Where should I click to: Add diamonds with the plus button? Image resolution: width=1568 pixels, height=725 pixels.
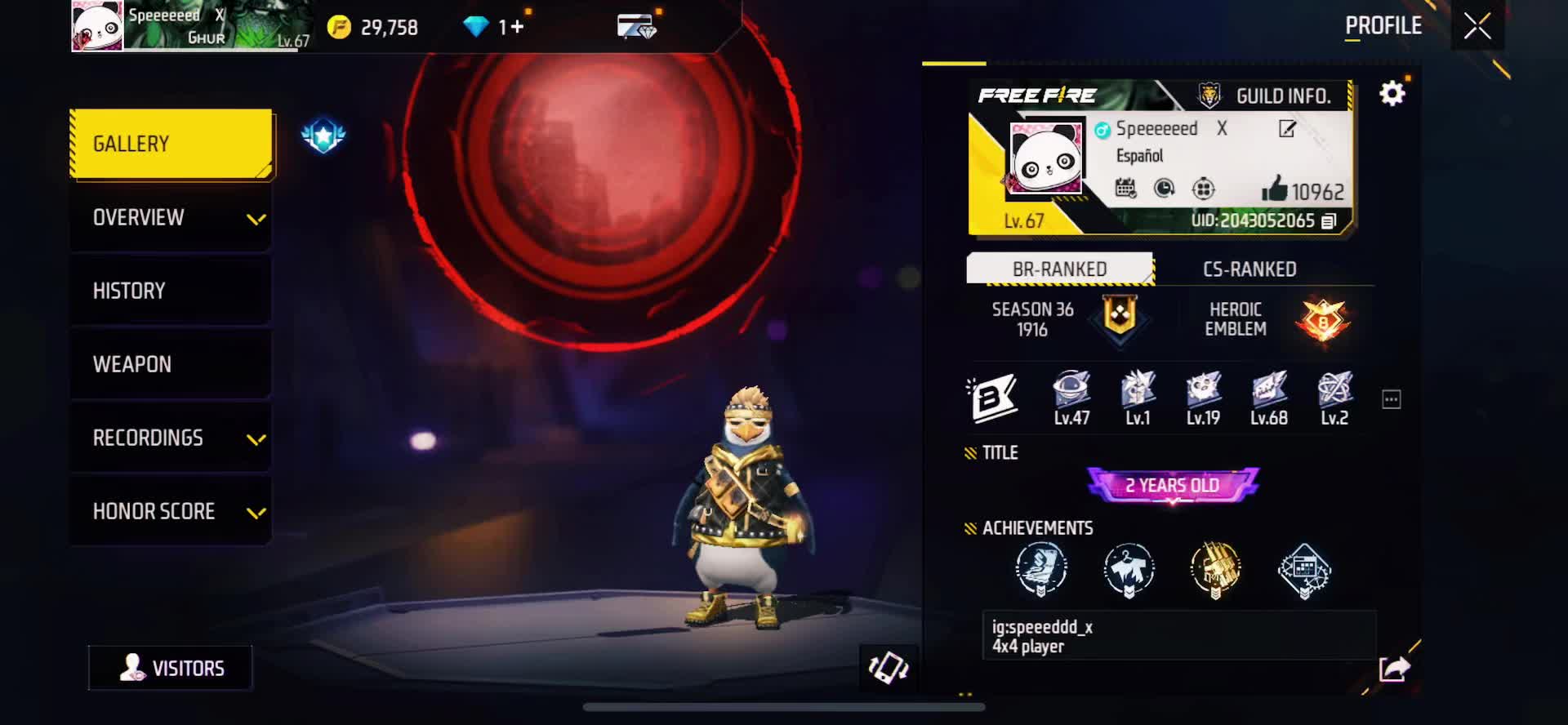tap(517, 28)
